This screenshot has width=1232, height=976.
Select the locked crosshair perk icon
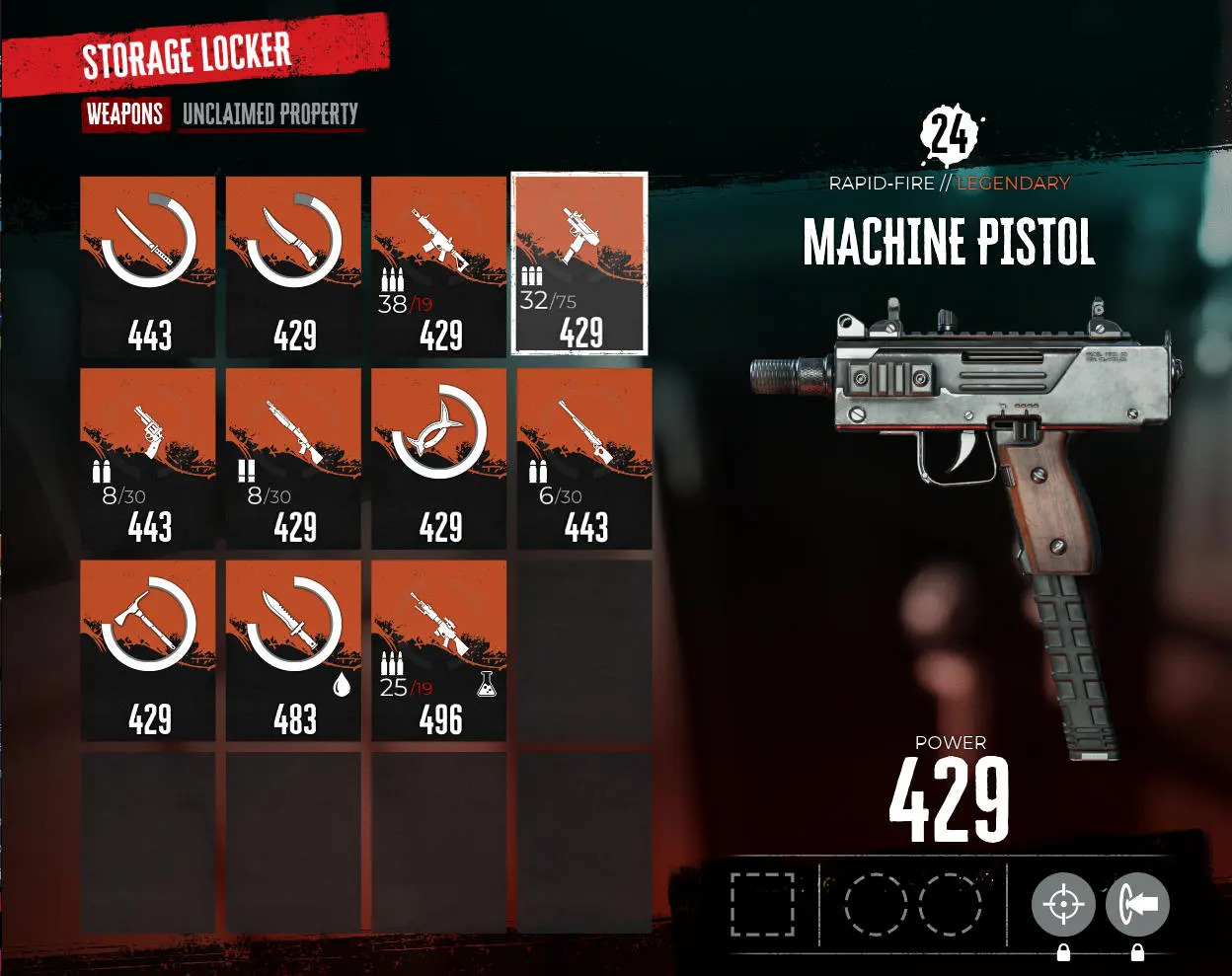[x=1063, y=904]
